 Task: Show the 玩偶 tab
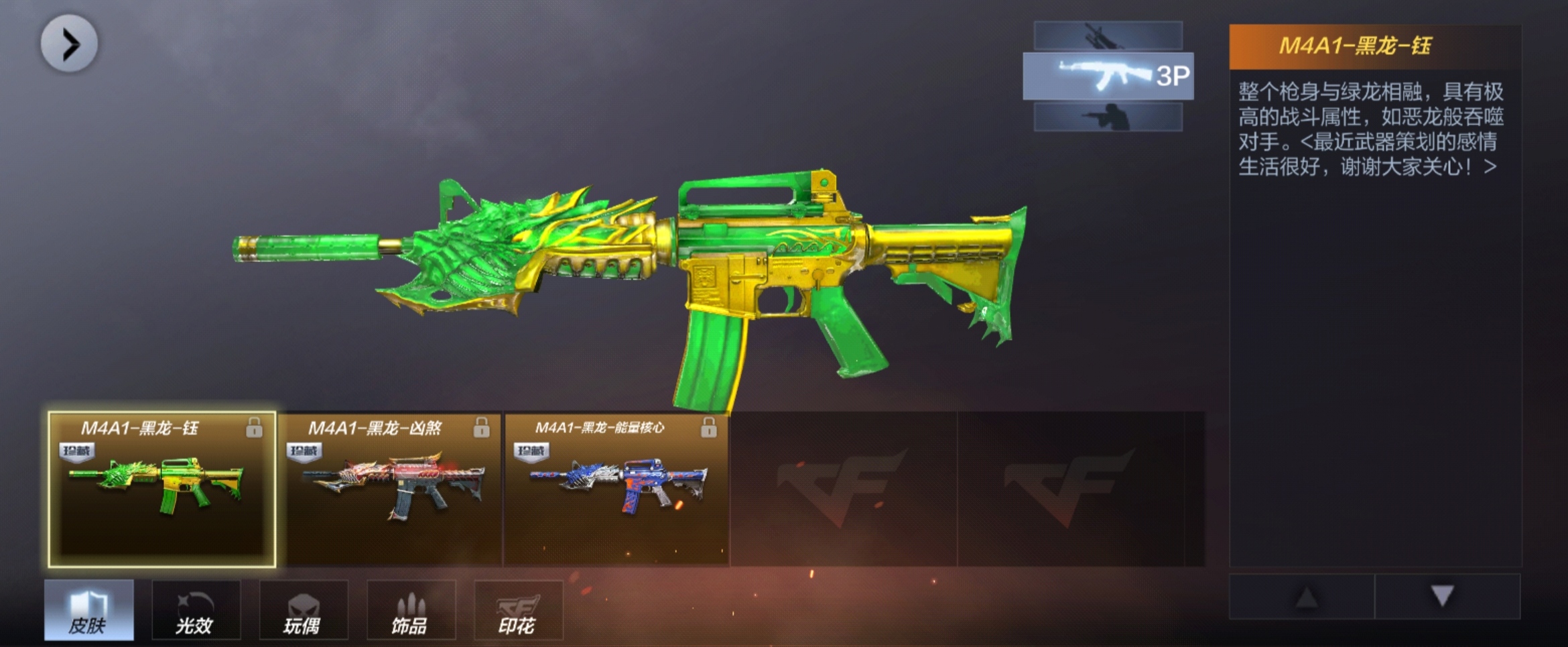point(303,610)
